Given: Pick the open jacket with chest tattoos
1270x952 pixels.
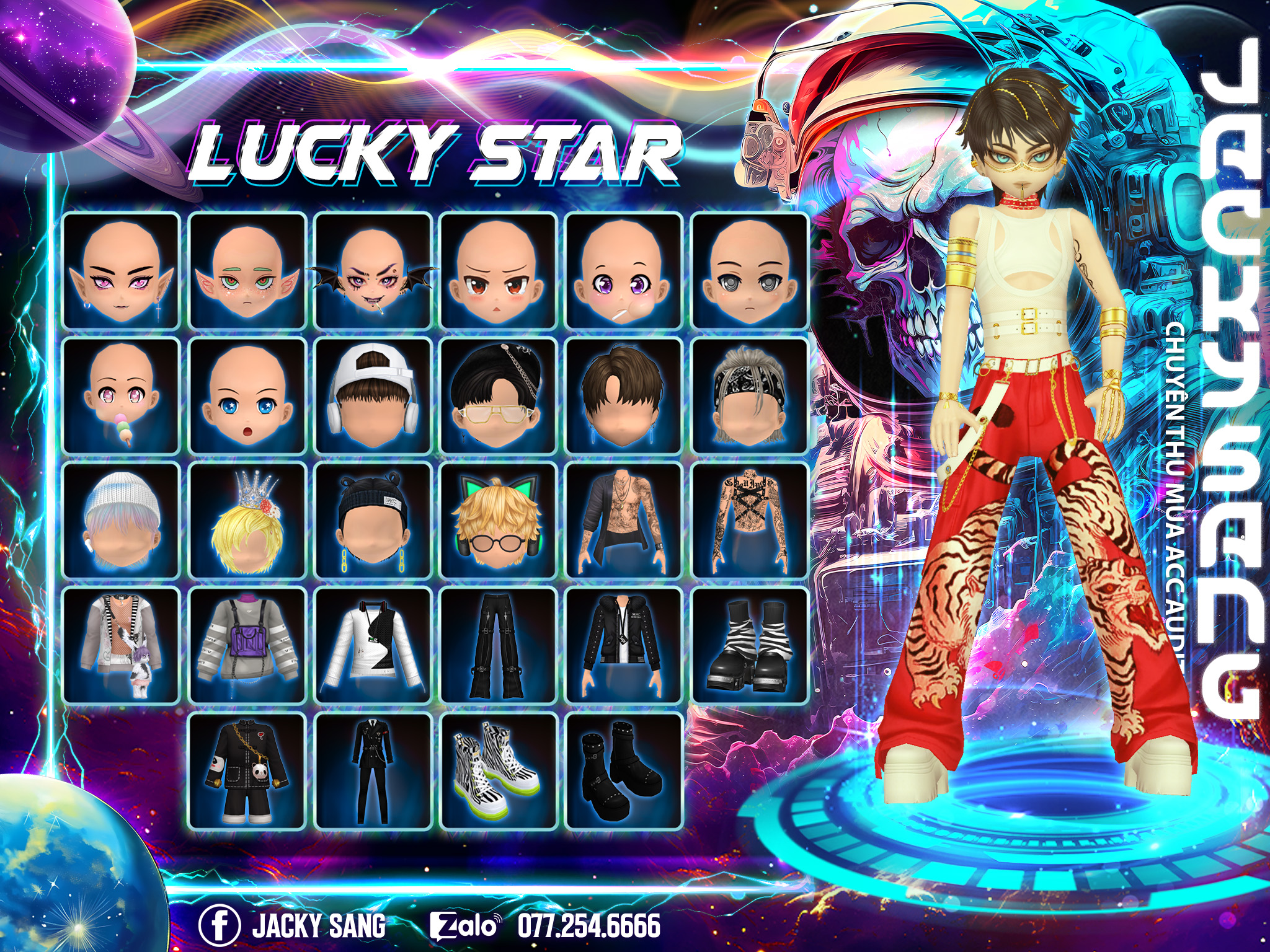Looking at the screenshot, I should pyautogui.click(x=624, y=521).
